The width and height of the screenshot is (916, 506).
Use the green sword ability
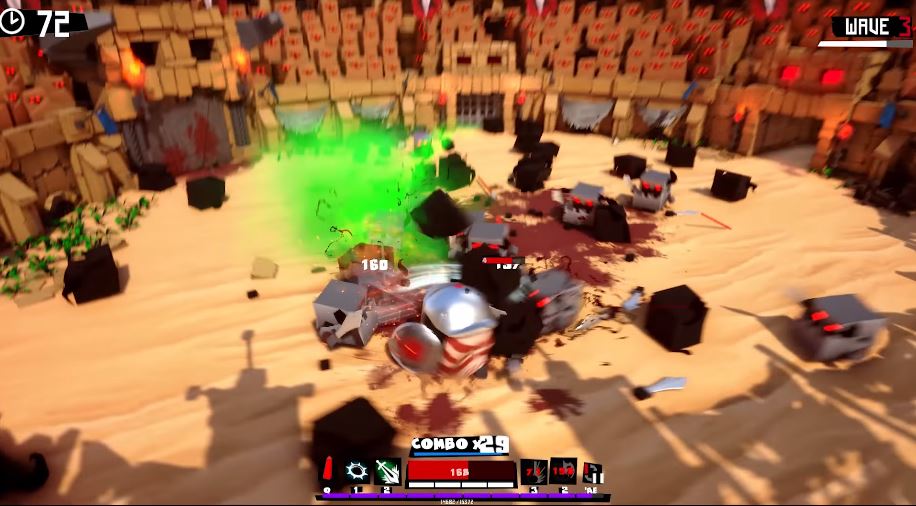tap(387, 470)
